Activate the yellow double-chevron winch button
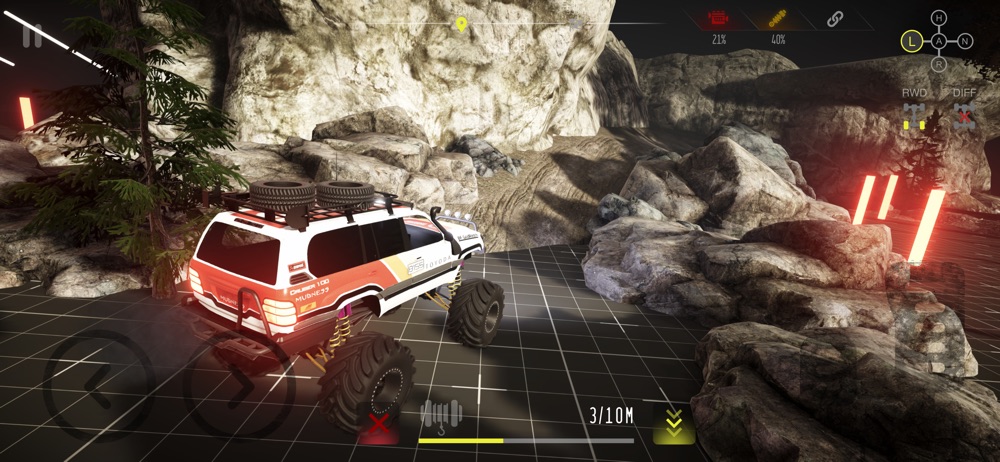This screenshot has width=1000, height=462. 674,424
